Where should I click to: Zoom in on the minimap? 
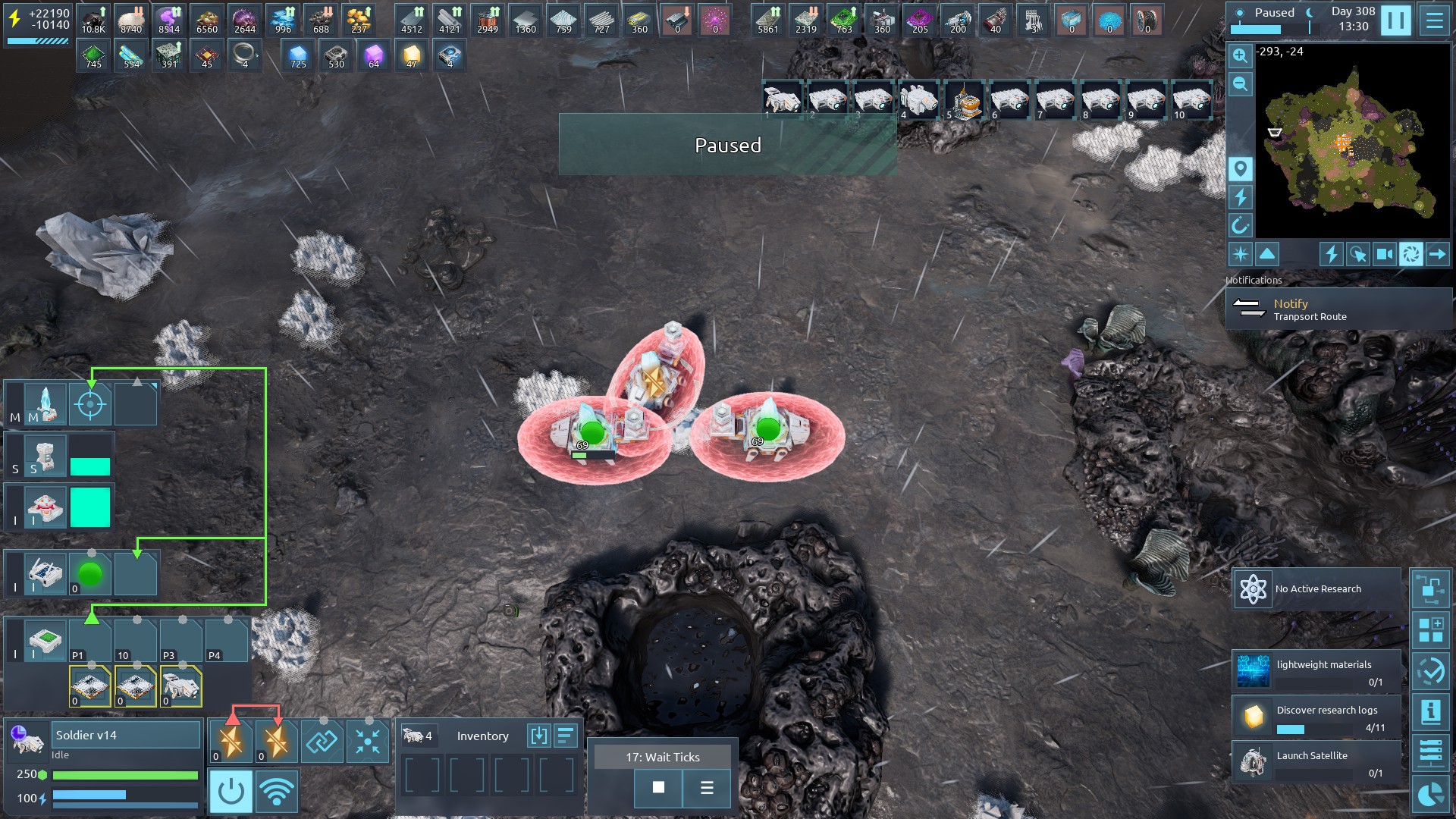(x=1240, y=55)
